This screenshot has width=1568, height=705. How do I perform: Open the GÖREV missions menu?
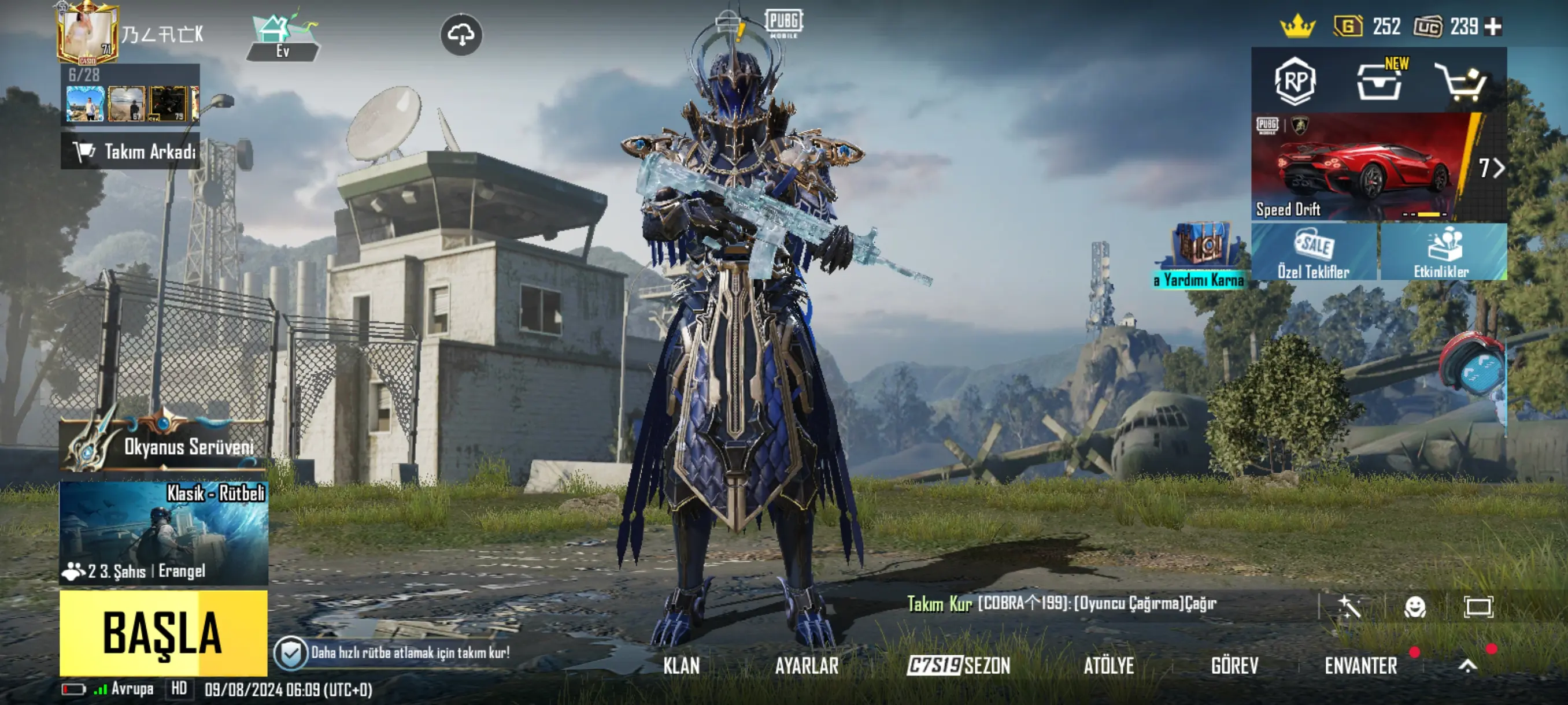click(1234, 666)
